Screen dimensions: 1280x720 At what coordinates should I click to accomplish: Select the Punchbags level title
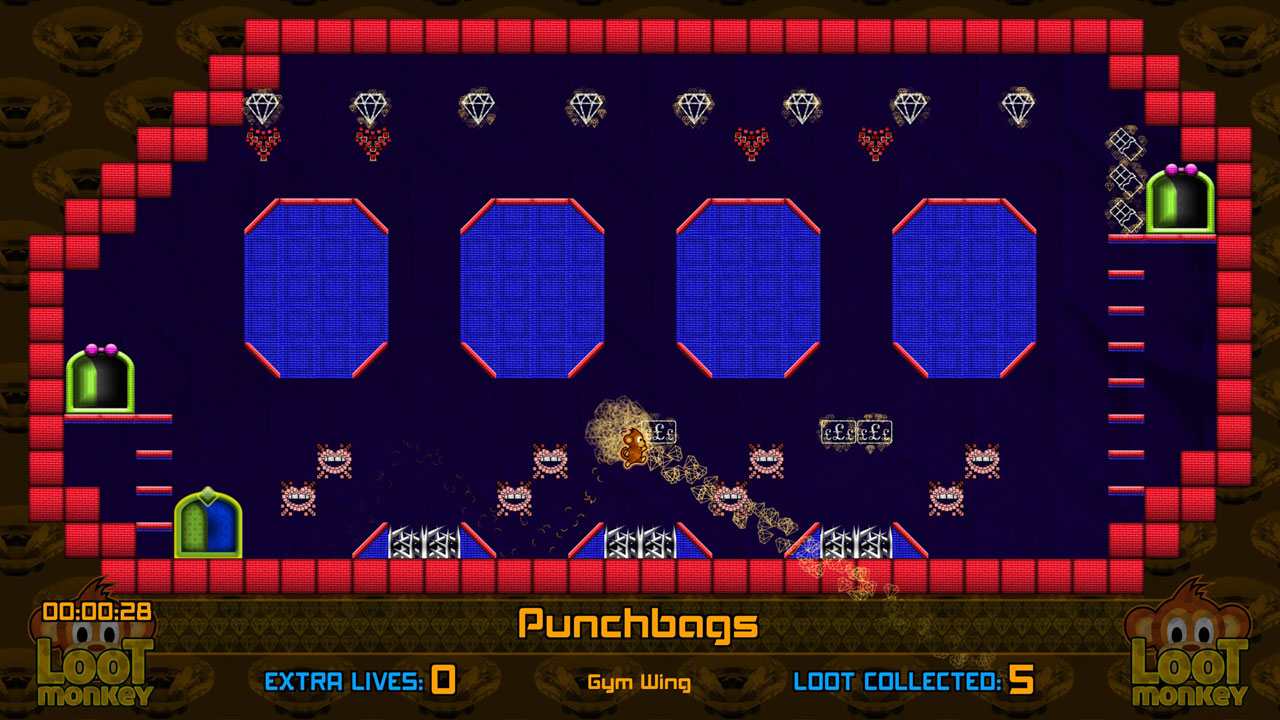click(636, 624)
